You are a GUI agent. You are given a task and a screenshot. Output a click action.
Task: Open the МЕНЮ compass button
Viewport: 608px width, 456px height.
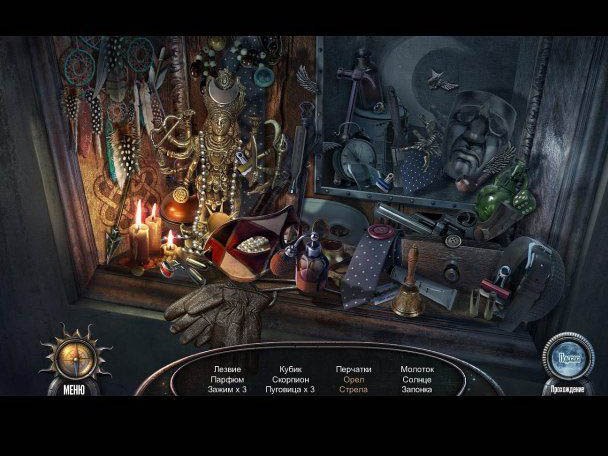(73, 356)
